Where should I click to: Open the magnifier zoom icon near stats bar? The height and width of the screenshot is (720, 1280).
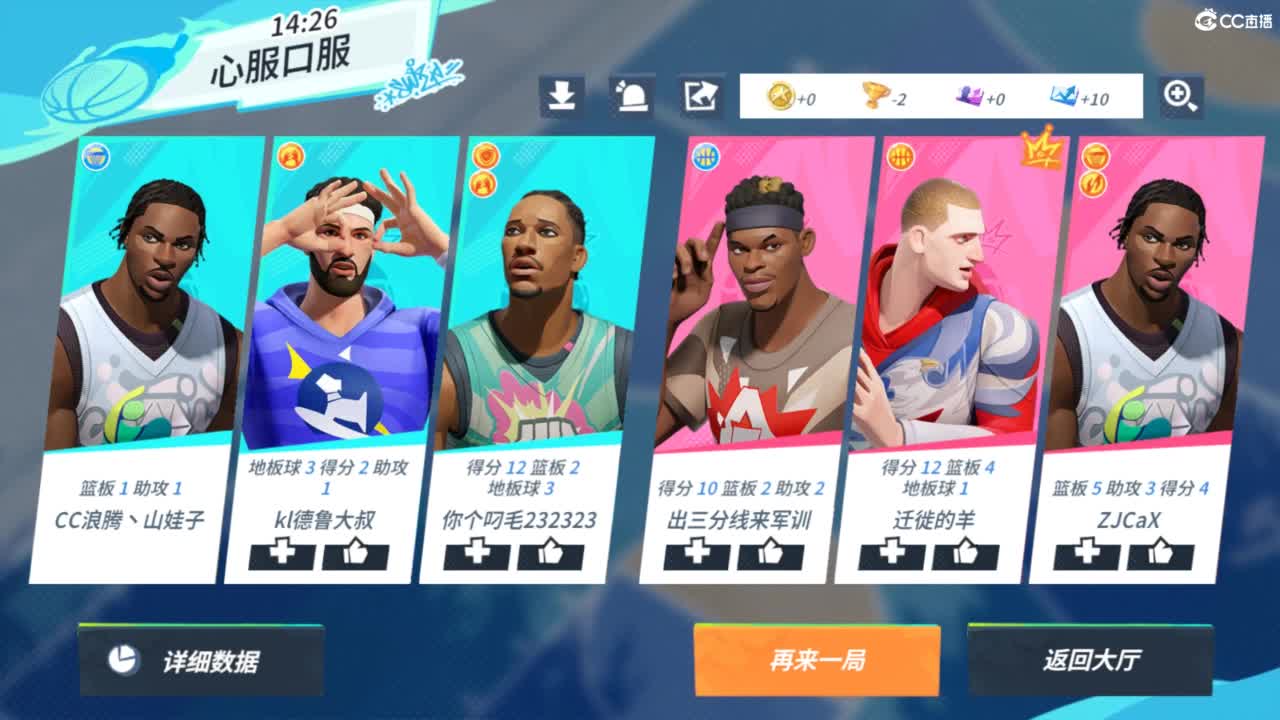[1181, 95]
